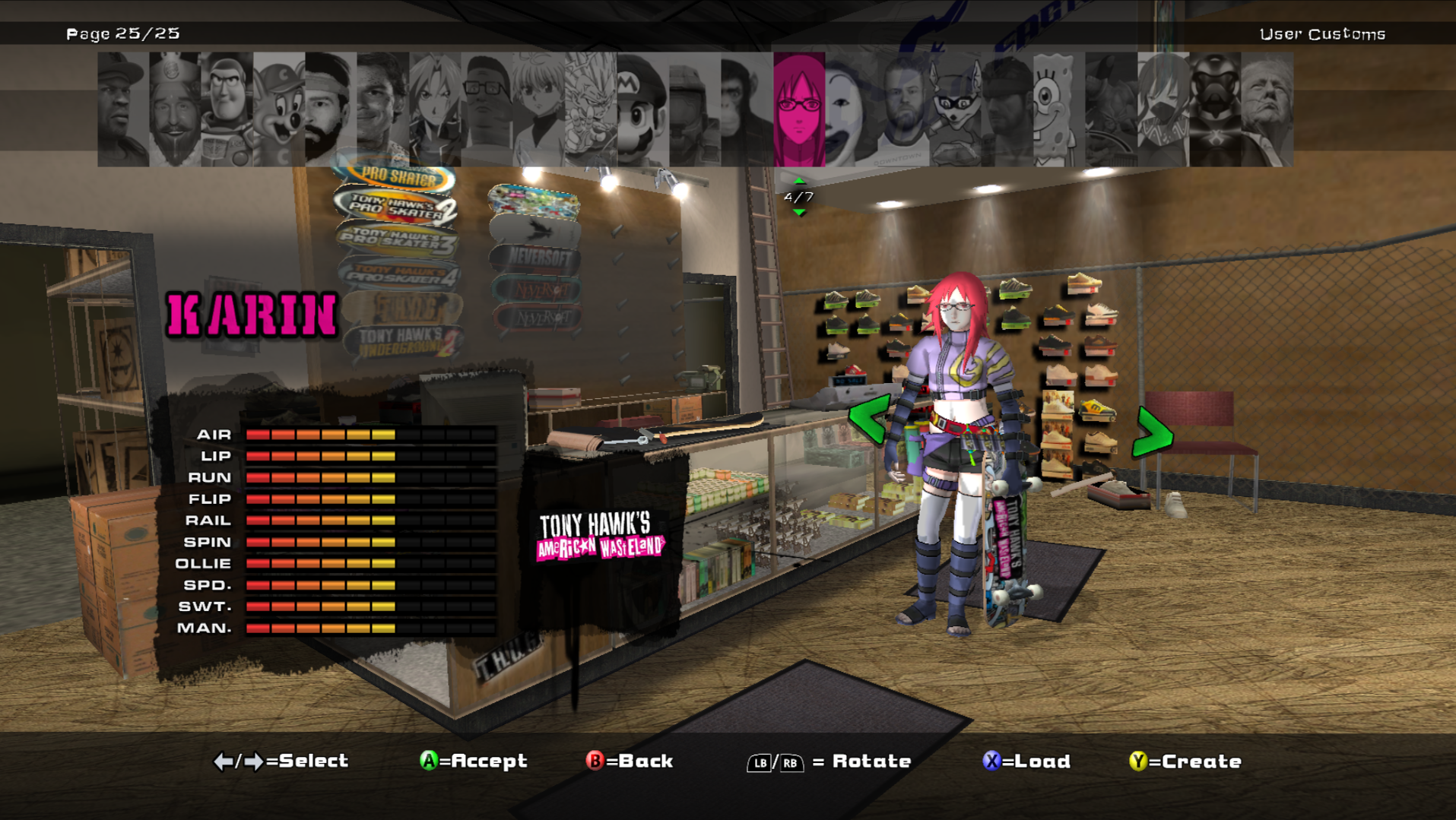Select the Mario portrait
This screenshot has height=820, width=1456.
pos(642,109)
